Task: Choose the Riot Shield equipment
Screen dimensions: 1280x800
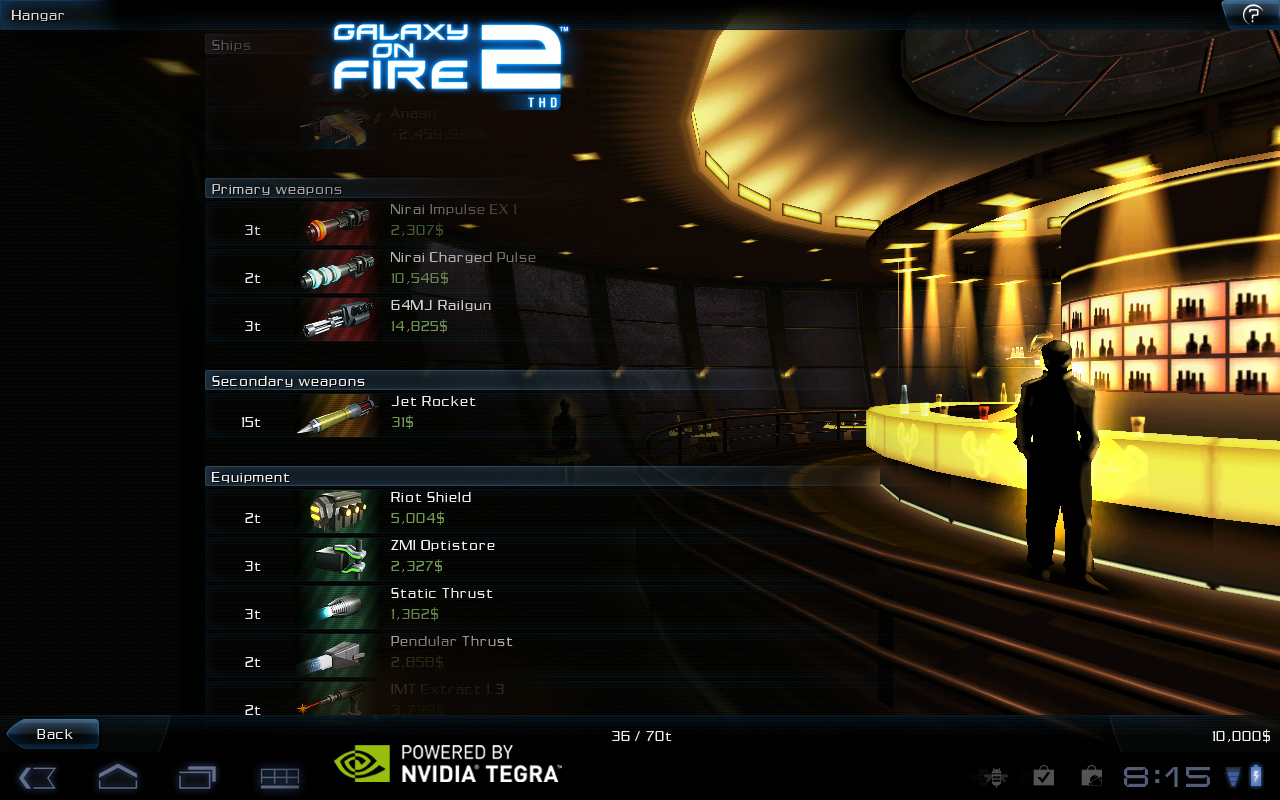Action: (x=430, y=509)
